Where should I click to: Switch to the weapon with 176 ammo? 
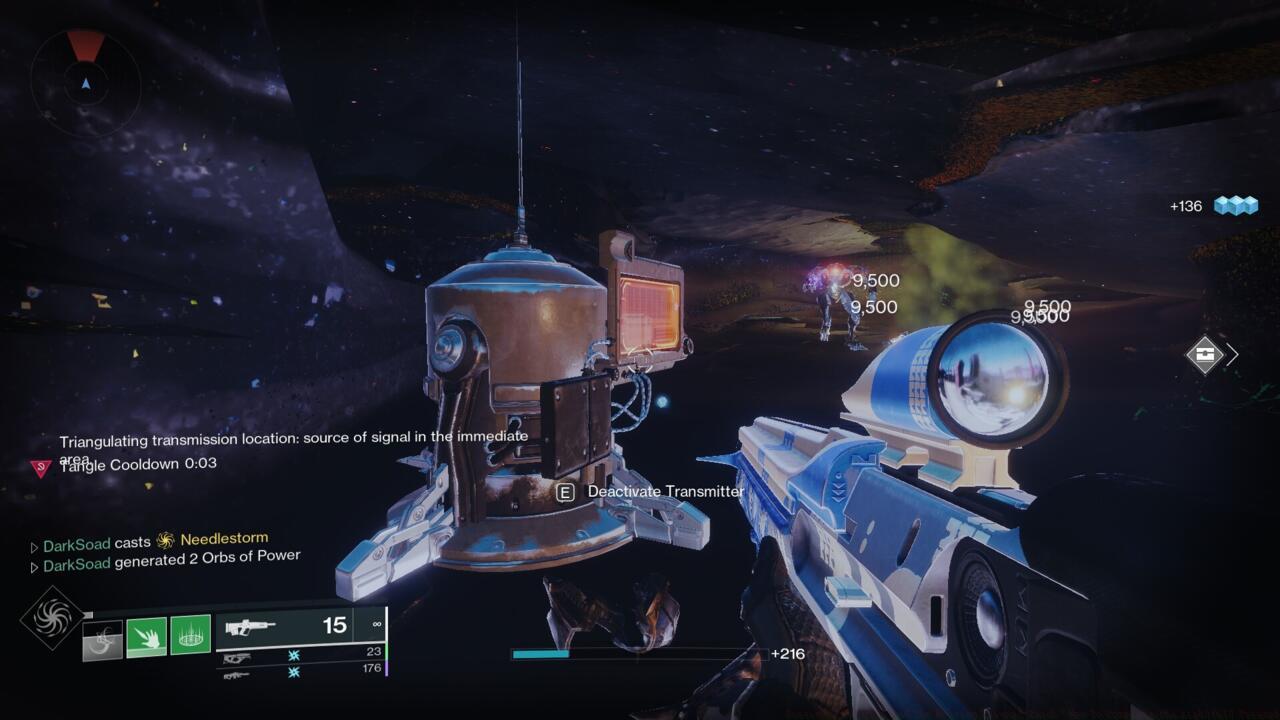click(300, 671)
